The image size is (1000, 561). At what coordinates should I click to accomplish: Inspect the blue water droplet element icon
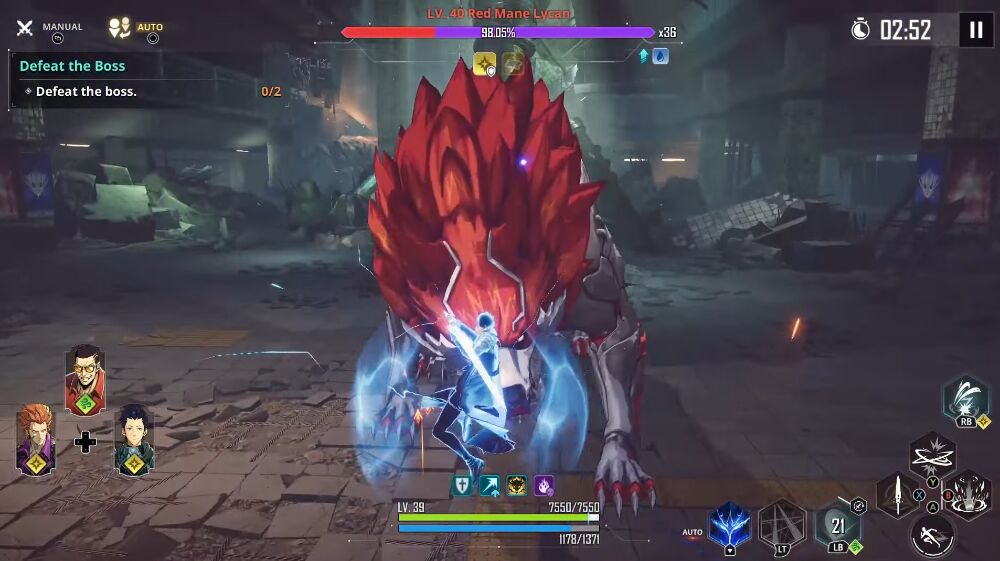point(660,56)
